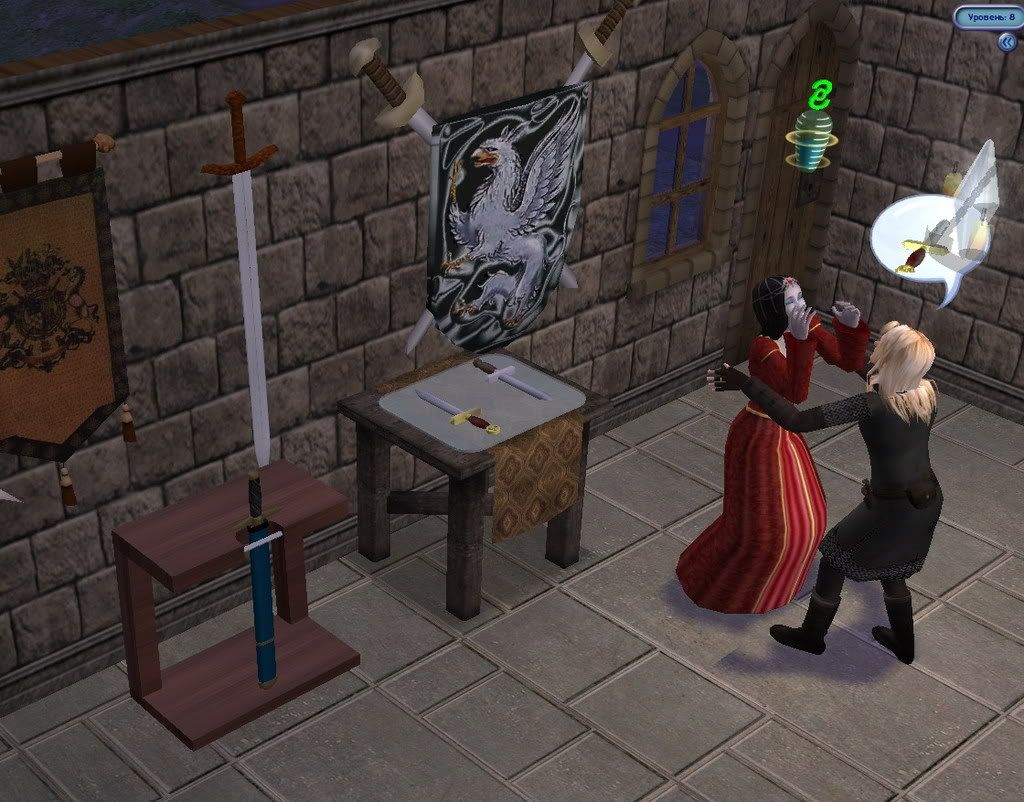This screenshot has height=802, width=1024.
Task: Click the double-arrow expand button under the level indicator
Action: coord(1006,42)
